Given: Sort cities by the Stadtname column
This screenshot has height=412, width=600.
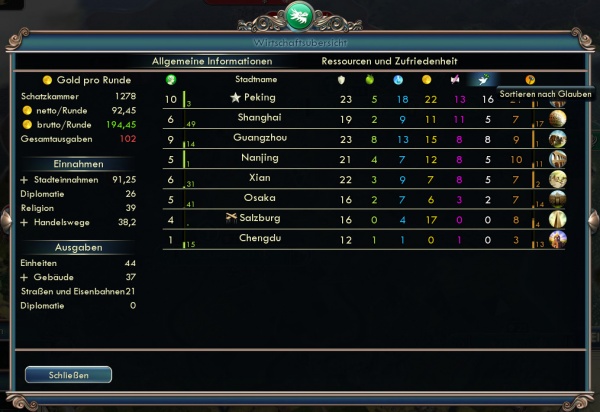Looking at the screenshot, I should [256, 79].
